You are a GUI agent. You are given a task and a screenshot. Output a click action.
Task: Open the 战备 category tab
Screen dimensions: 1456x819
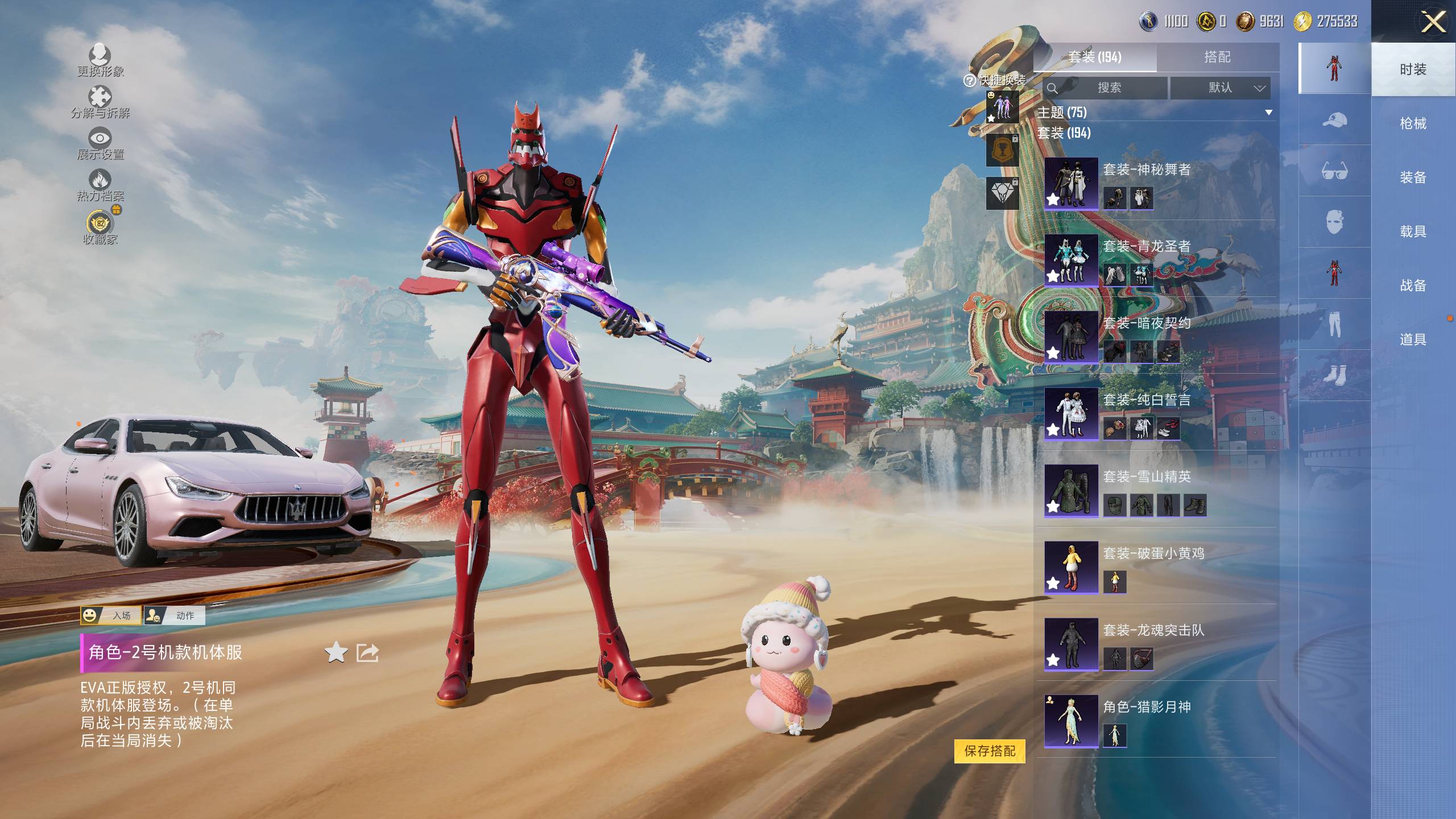1413,286
